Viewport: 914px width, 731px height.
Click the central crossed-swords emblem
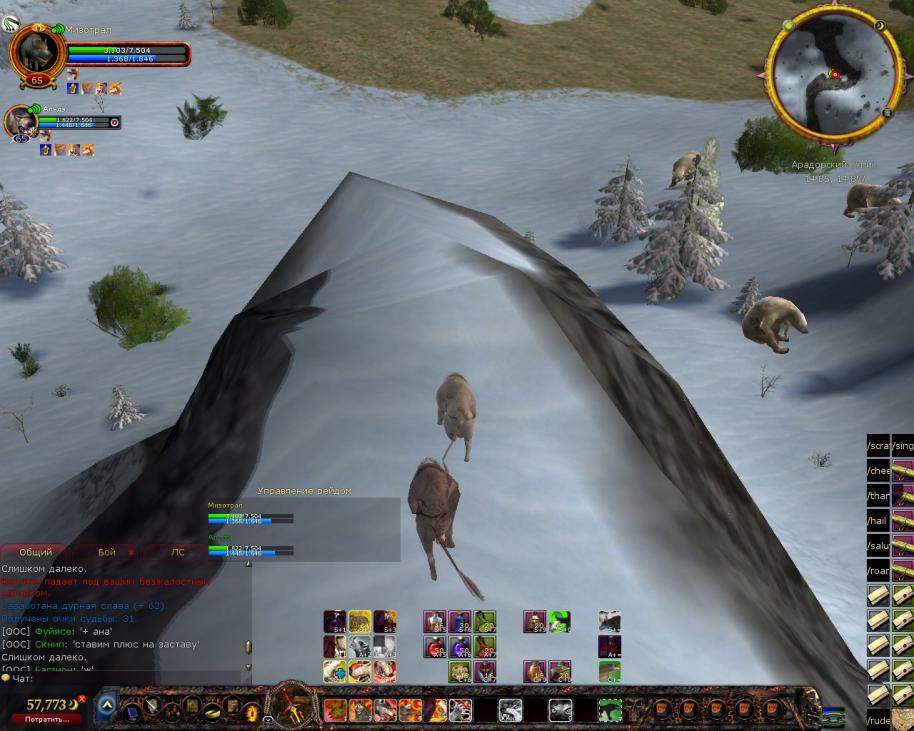click(x=293, y=707)
